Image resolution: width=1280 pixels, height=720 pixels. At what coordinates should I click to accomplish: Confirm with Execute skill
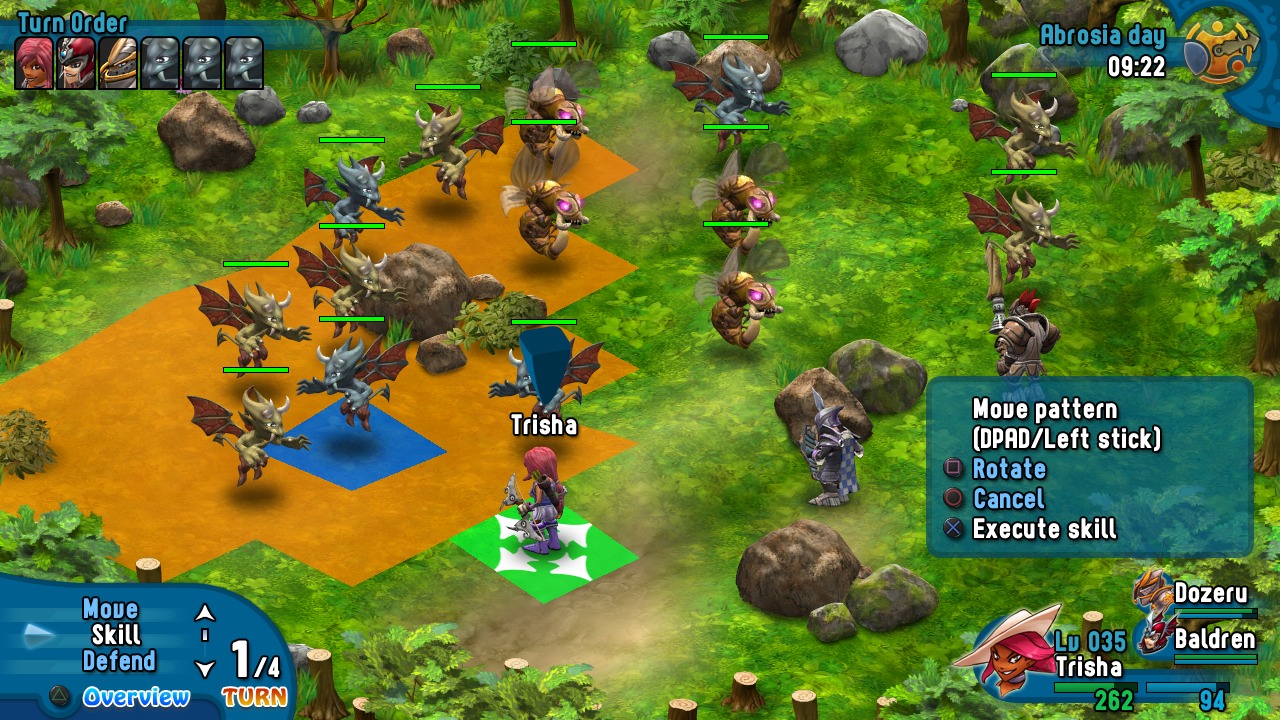point(1043,529)
